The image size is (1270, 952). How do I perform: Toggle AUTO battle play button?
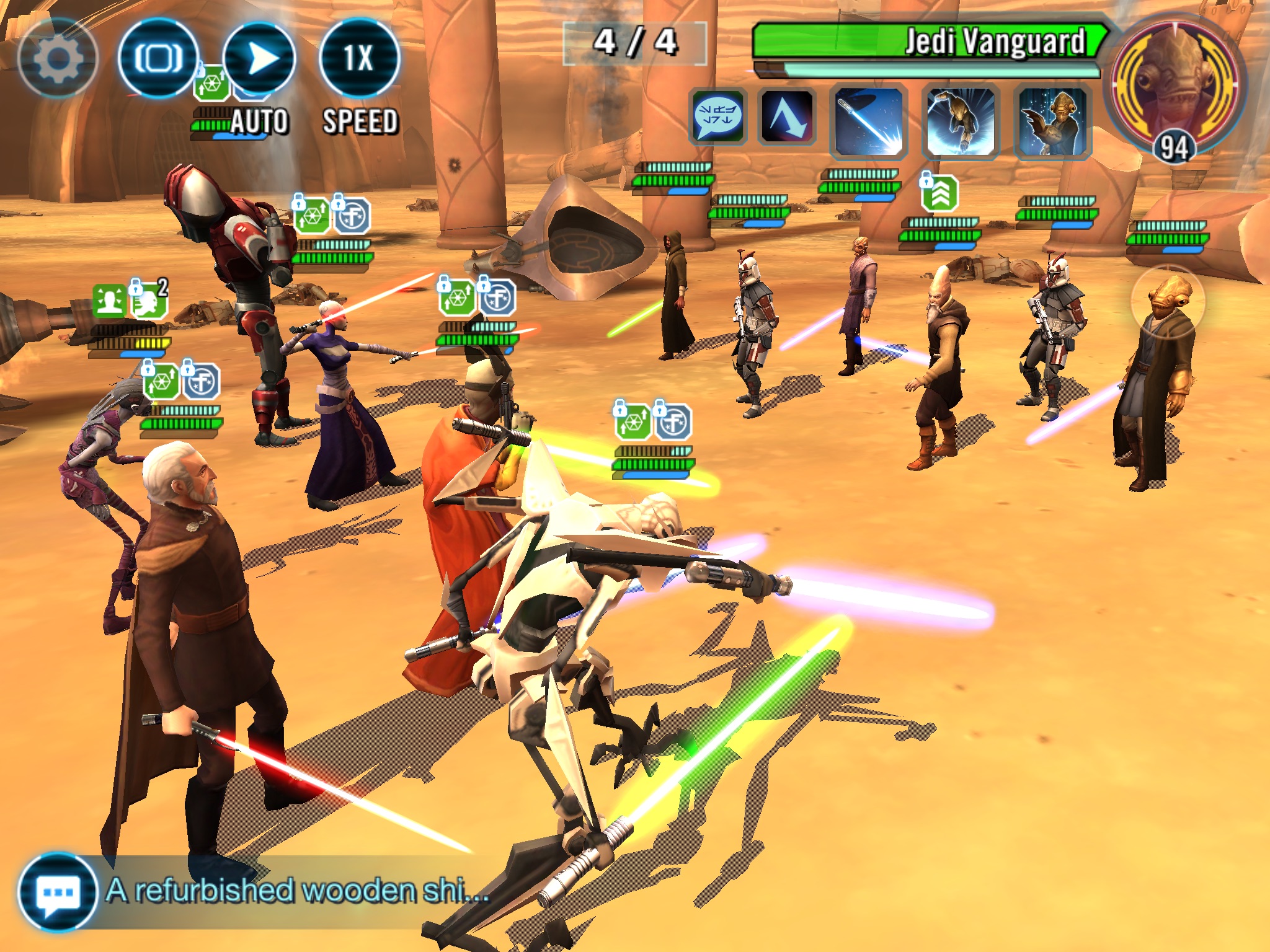259,59
